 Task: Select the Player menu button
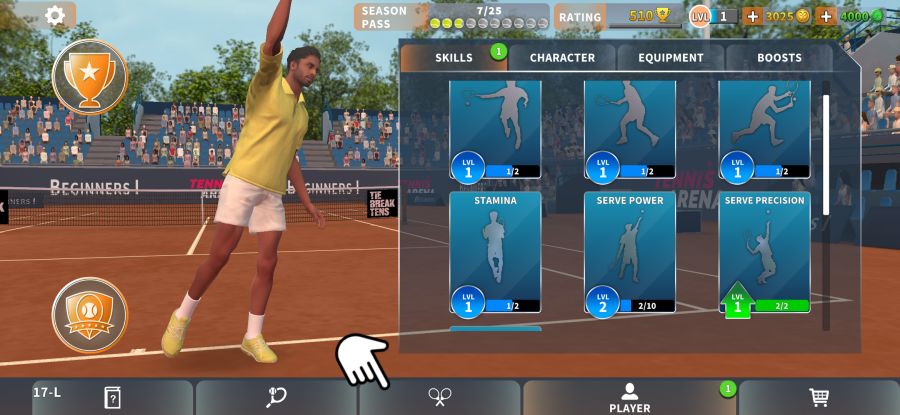click(629, 397)
